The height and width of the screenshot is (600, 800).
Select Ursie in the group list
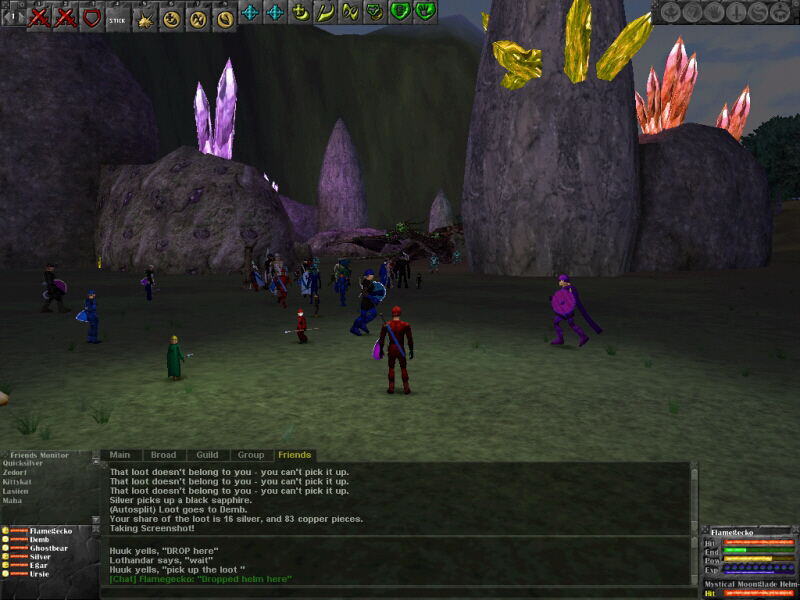click(40, 575)
